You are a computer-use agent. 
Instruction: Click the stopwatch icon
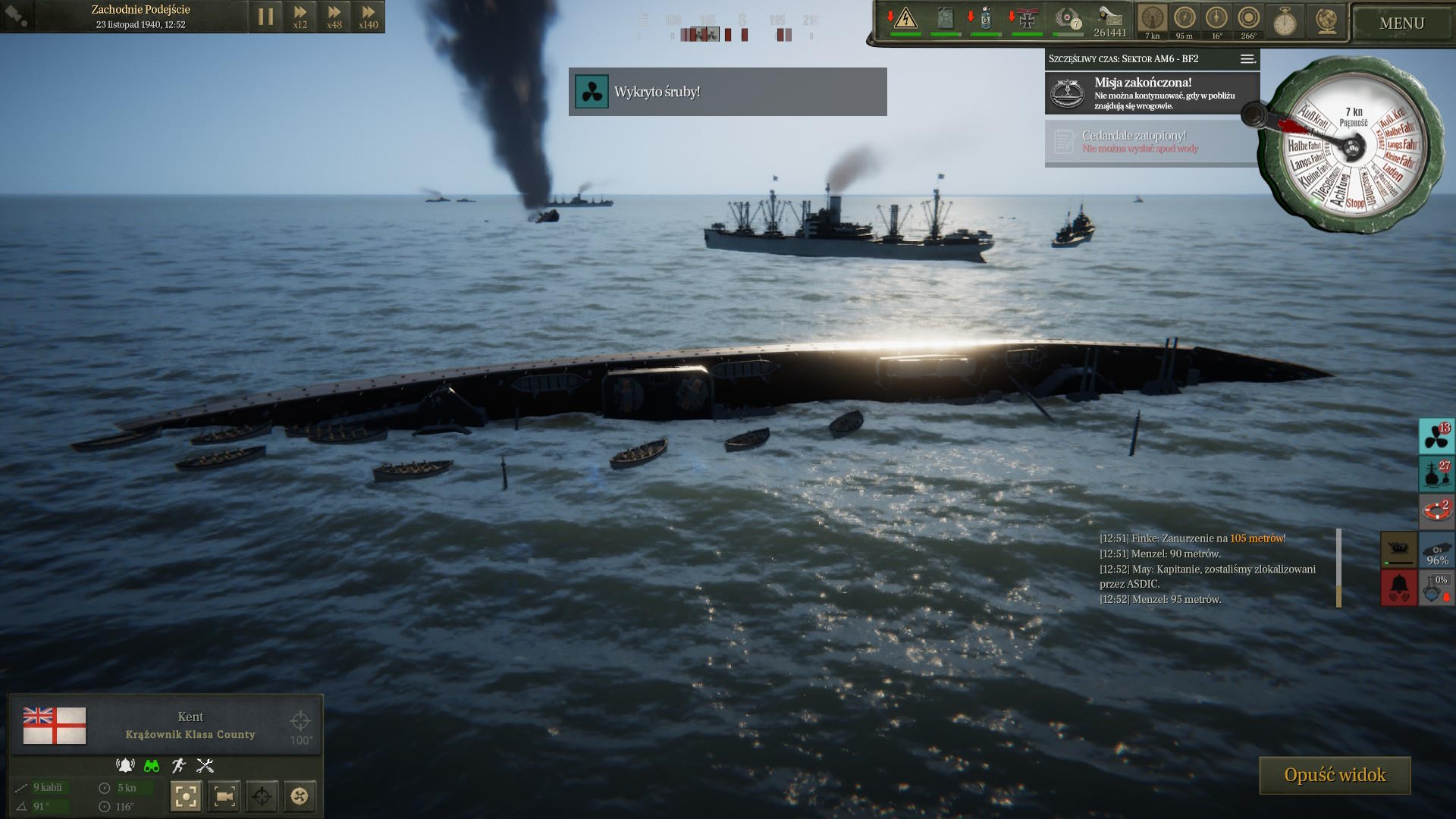pyautogui.click(x=1284, y=20)
